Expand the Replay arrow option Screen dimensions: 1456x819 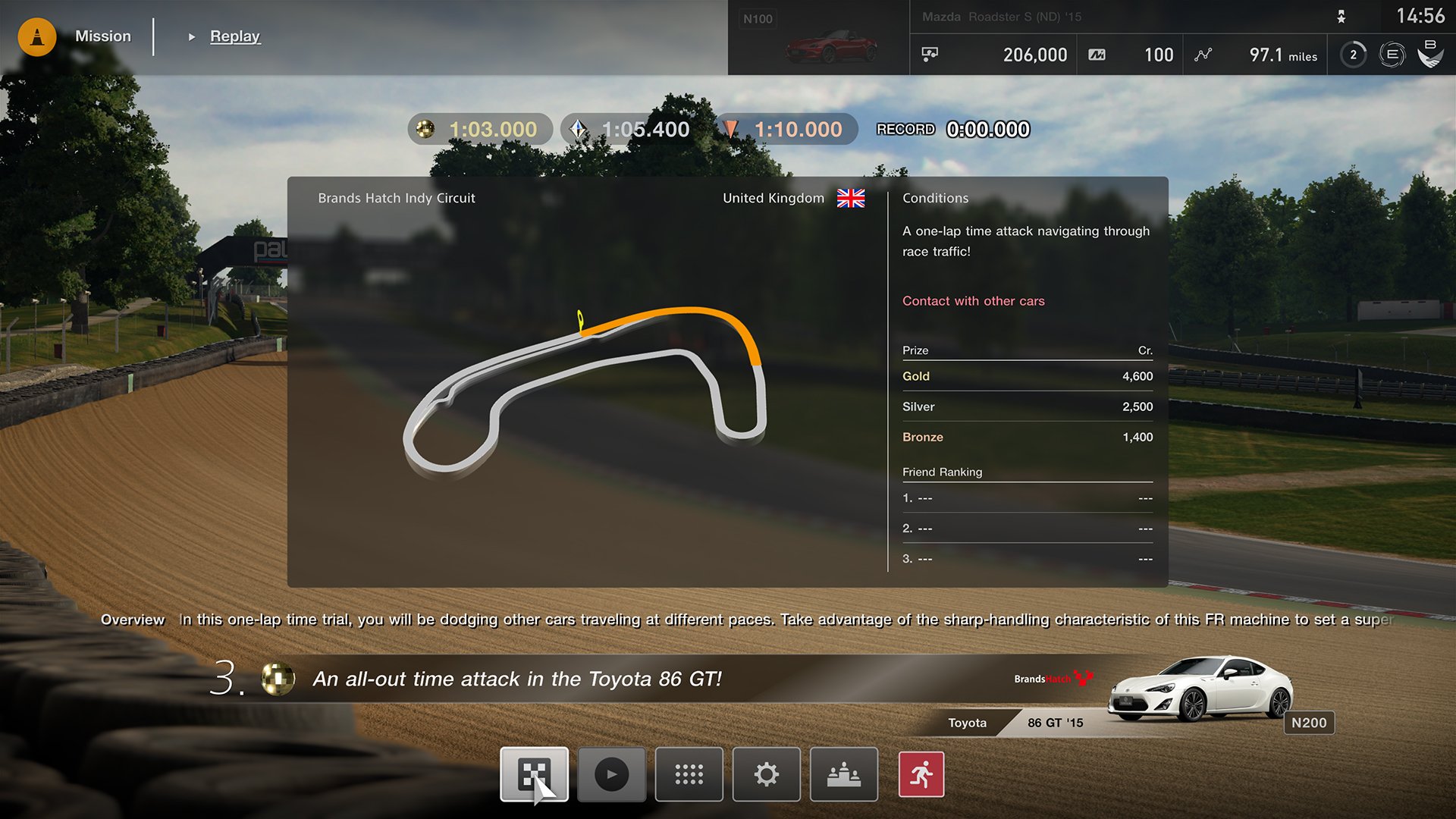click(x=190, y=36)
